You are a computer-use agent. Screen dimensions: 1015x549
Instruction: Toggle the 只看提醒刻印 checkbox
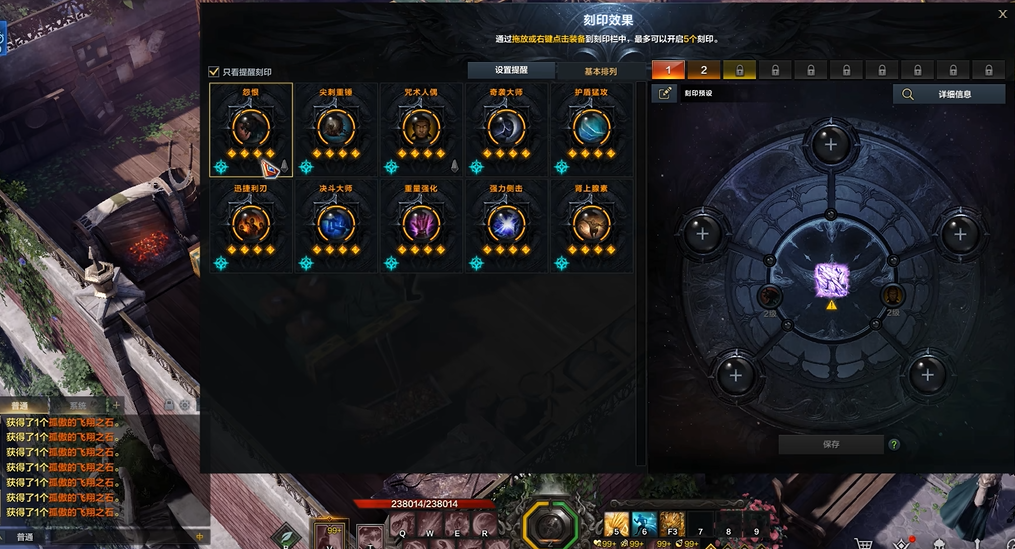tap(213, 72)
